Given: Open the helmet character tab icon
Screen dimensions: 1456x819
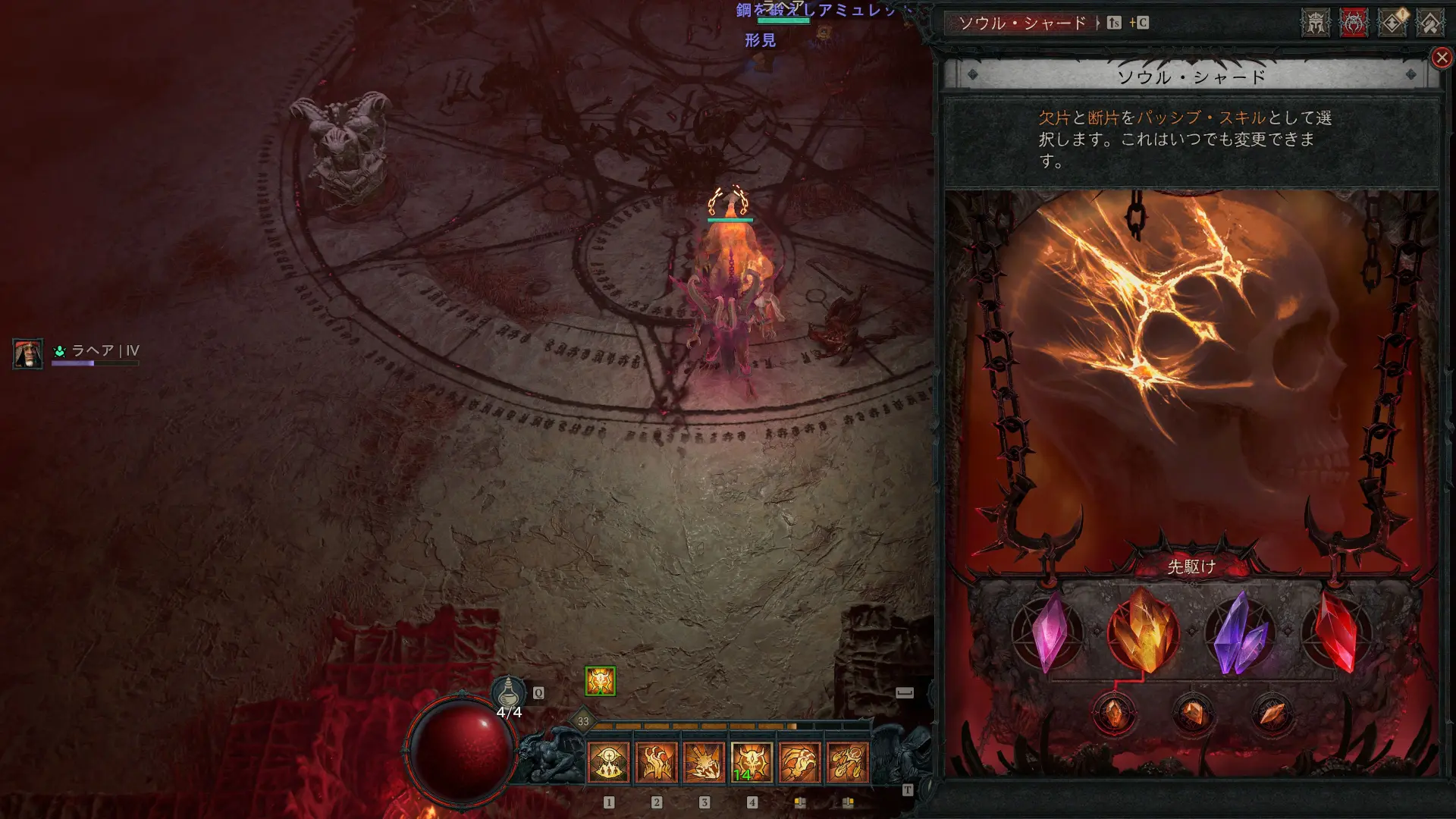Looking at the screenshot, I should [1316, 23].
